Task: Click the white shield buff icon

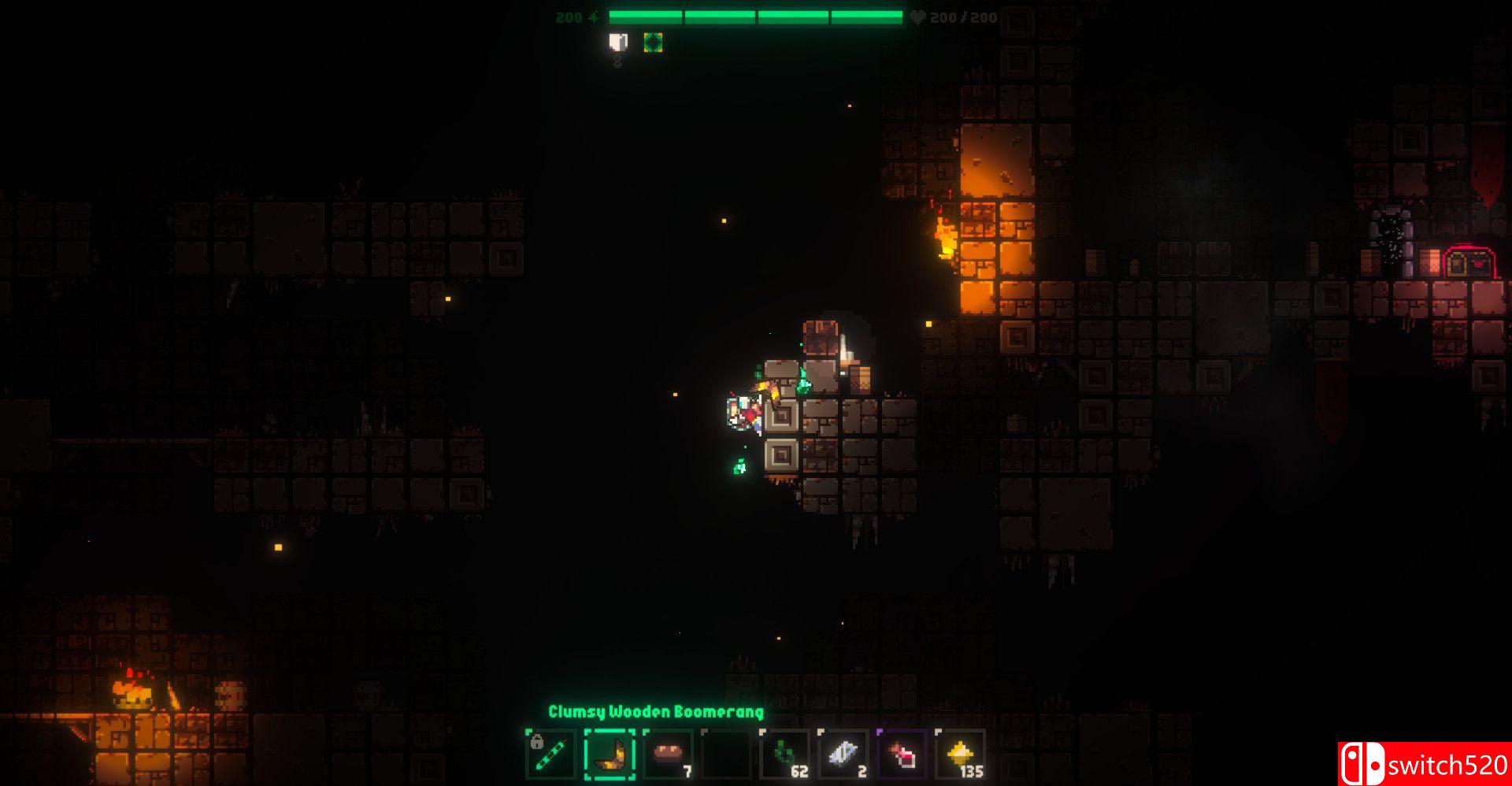Action: (619, 43)
